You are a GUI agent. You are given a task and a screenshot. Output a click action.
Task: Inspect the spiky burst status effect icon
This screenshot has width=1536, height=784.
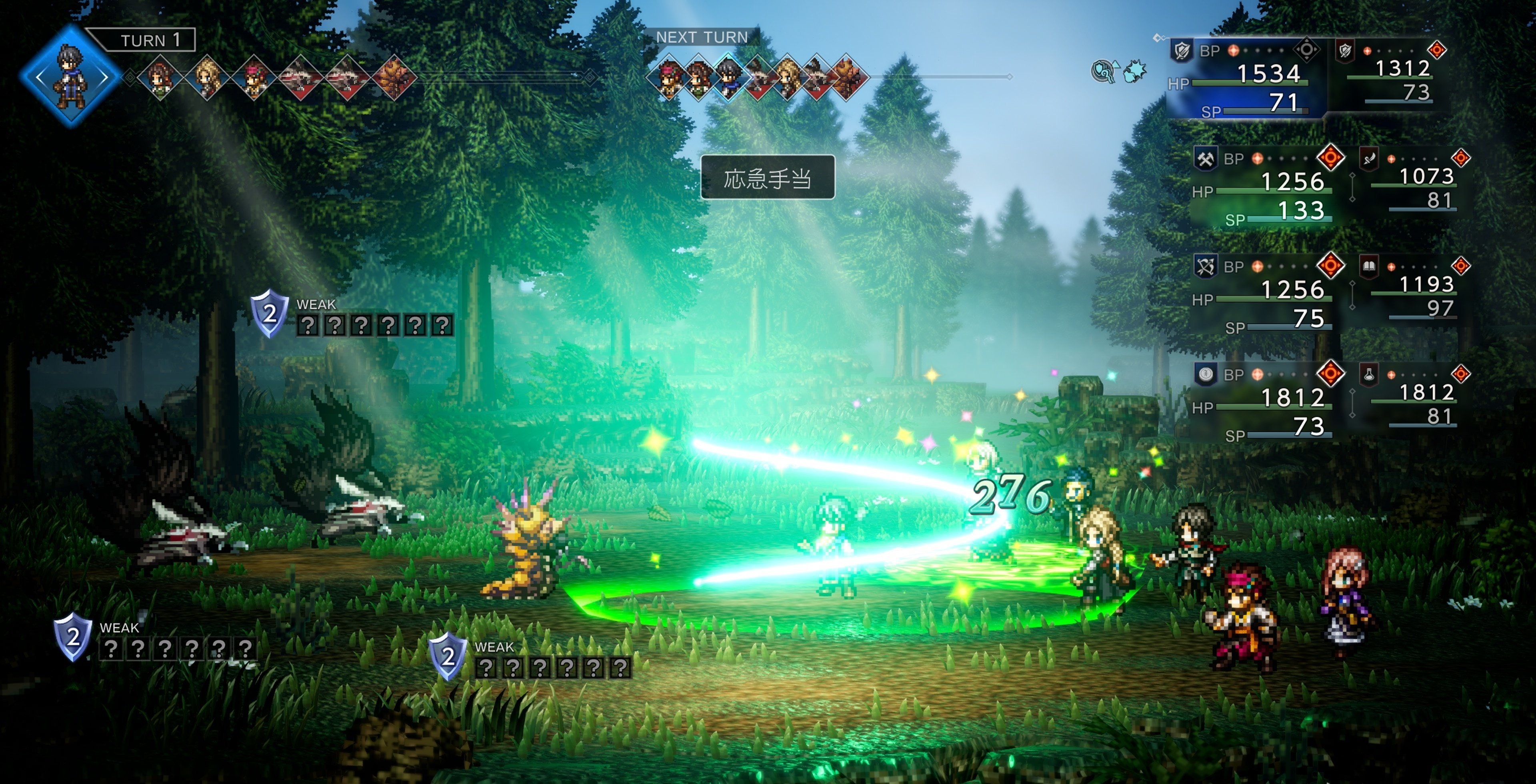1135,72
